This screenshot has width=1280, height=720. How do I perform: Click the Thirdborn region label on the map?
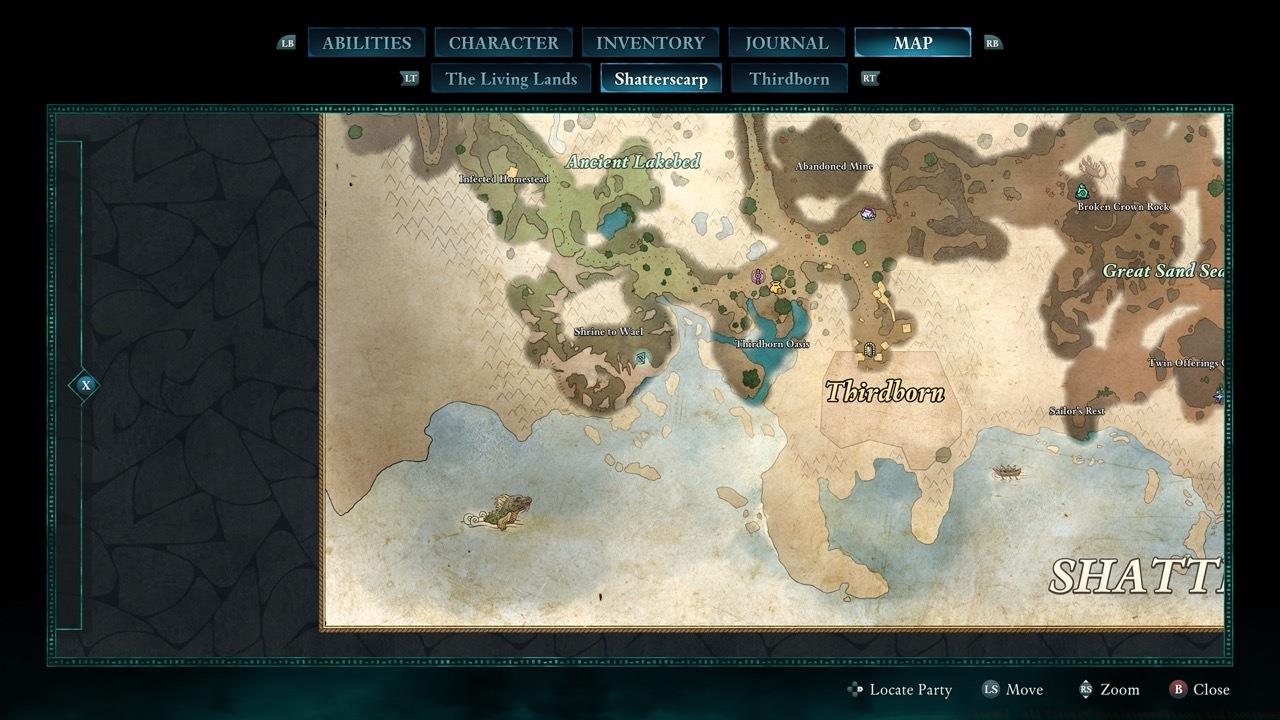pos(884,390)
